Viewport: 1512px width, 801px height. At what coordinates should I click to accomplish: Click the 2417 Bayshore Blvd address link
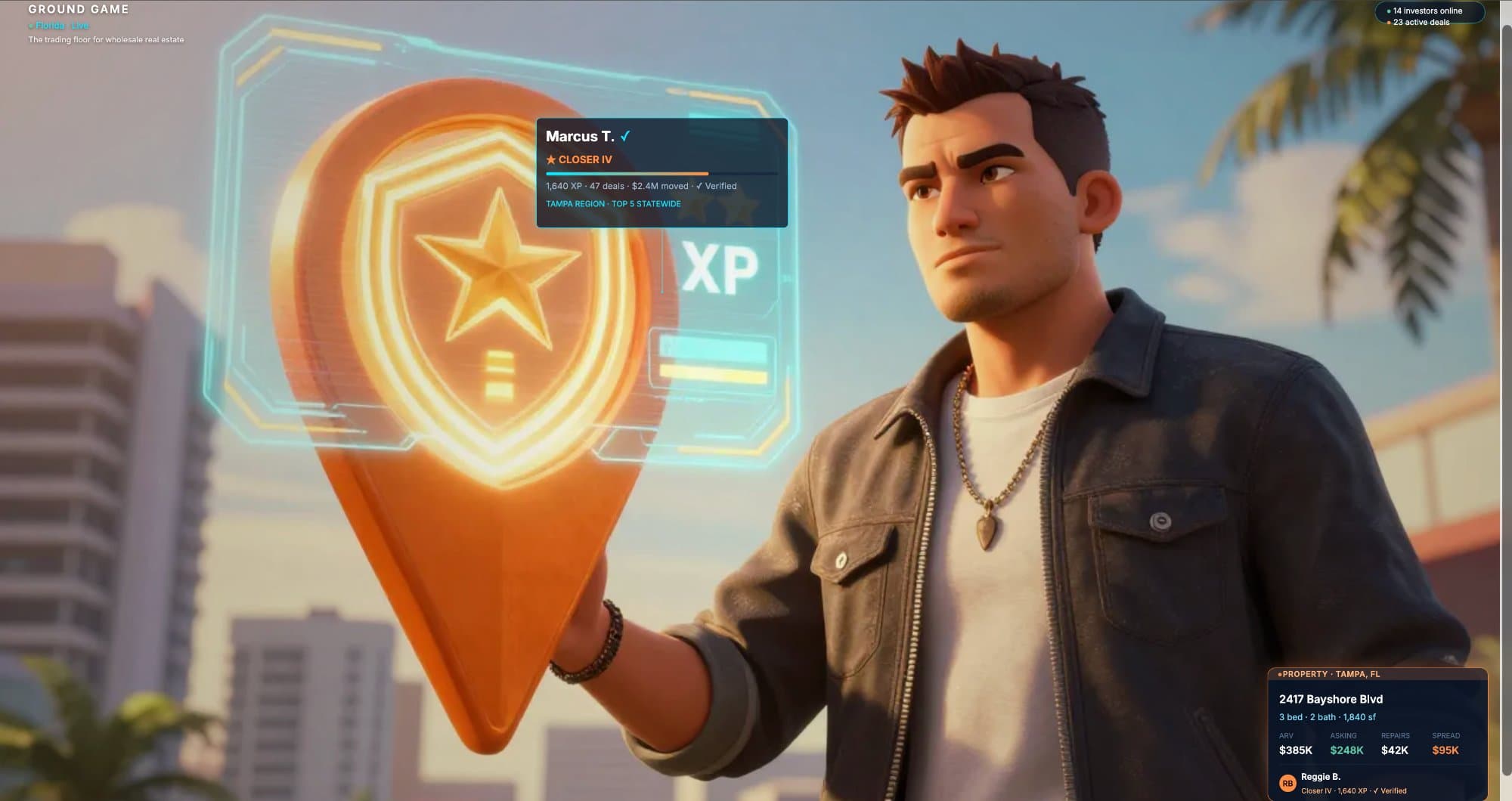coord(1332,699)
